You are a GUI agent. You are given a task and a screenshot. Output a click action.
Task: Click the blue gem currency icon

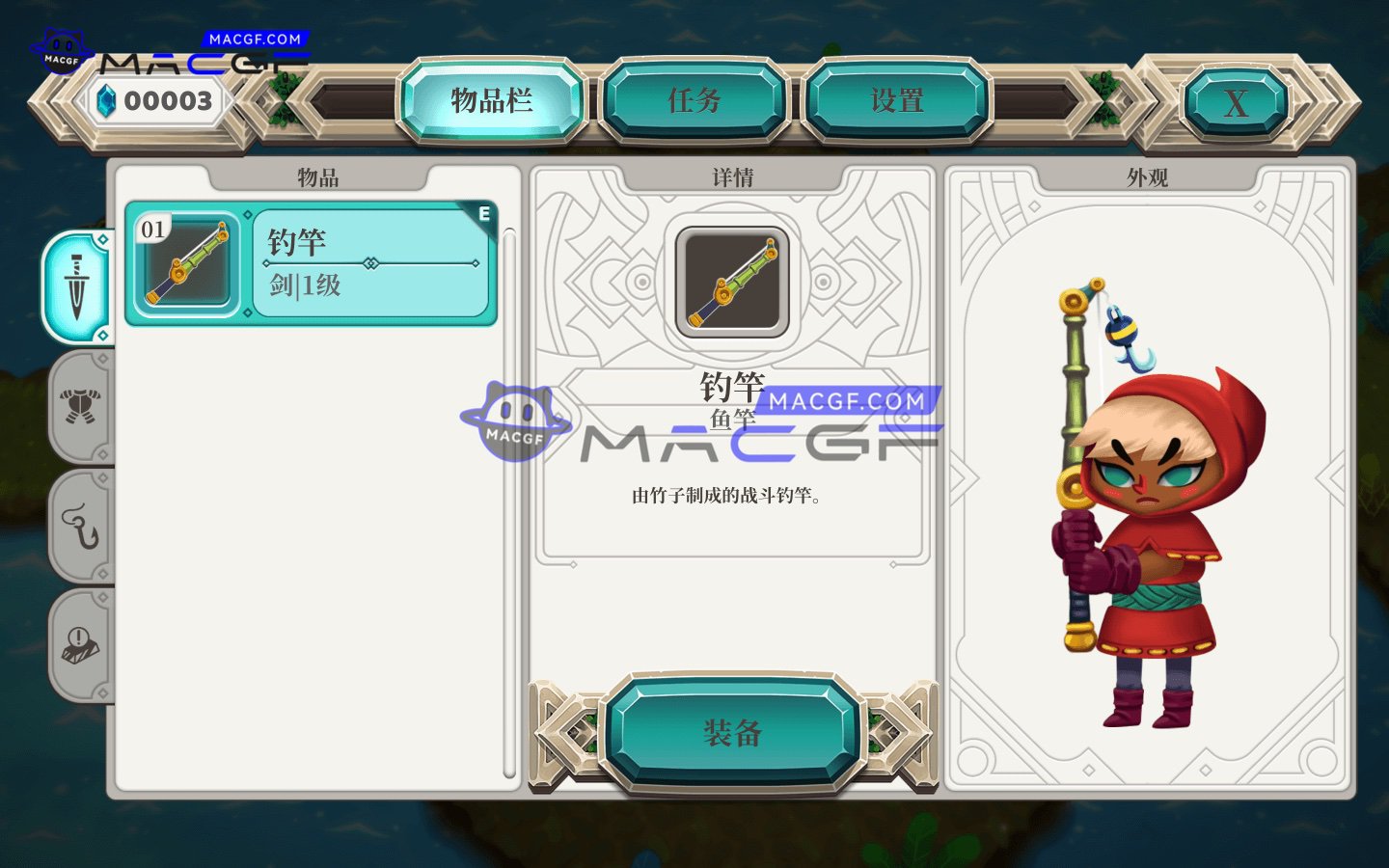[x=108, y=99]
